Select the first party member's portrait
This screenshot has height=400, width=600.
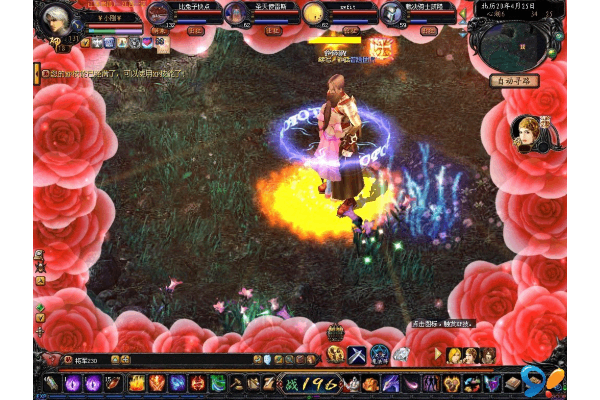pyautogui.click(x=160, y=14)
